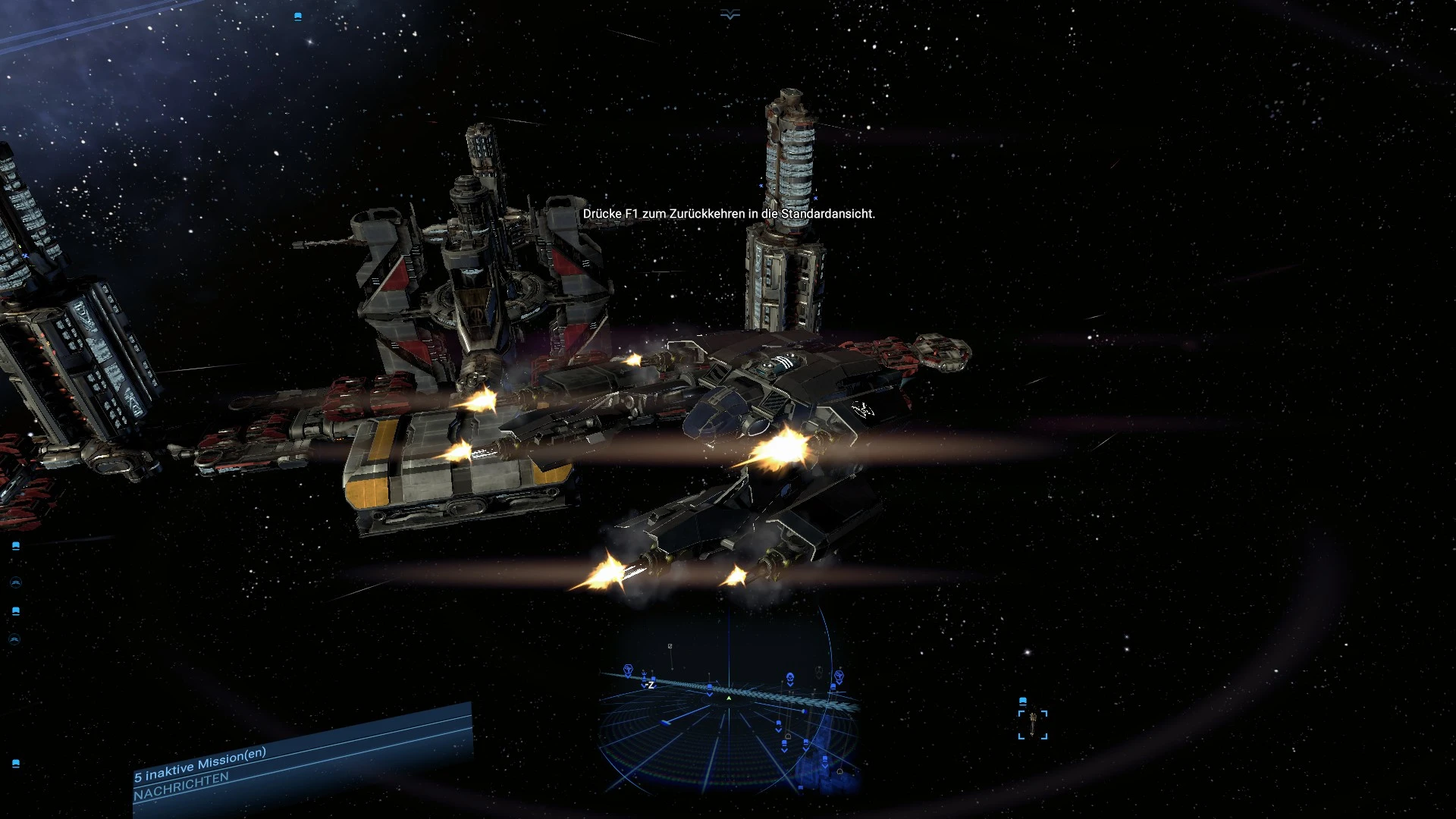Select the green ownship triangle at the radar center
Image resolution: width=1456 pixels, height=819 pixels.
pyautogui.click(x=729, y=698)
